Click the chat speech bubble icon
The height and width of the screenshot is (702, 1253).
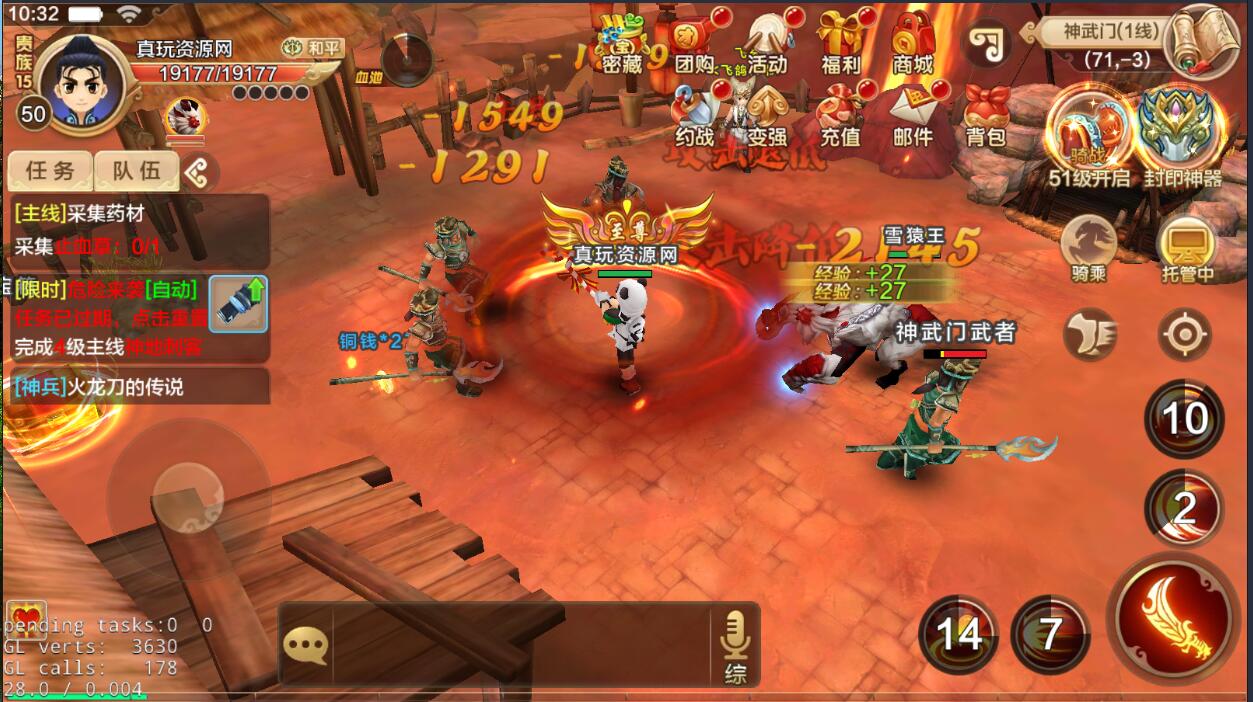point(305,645)
